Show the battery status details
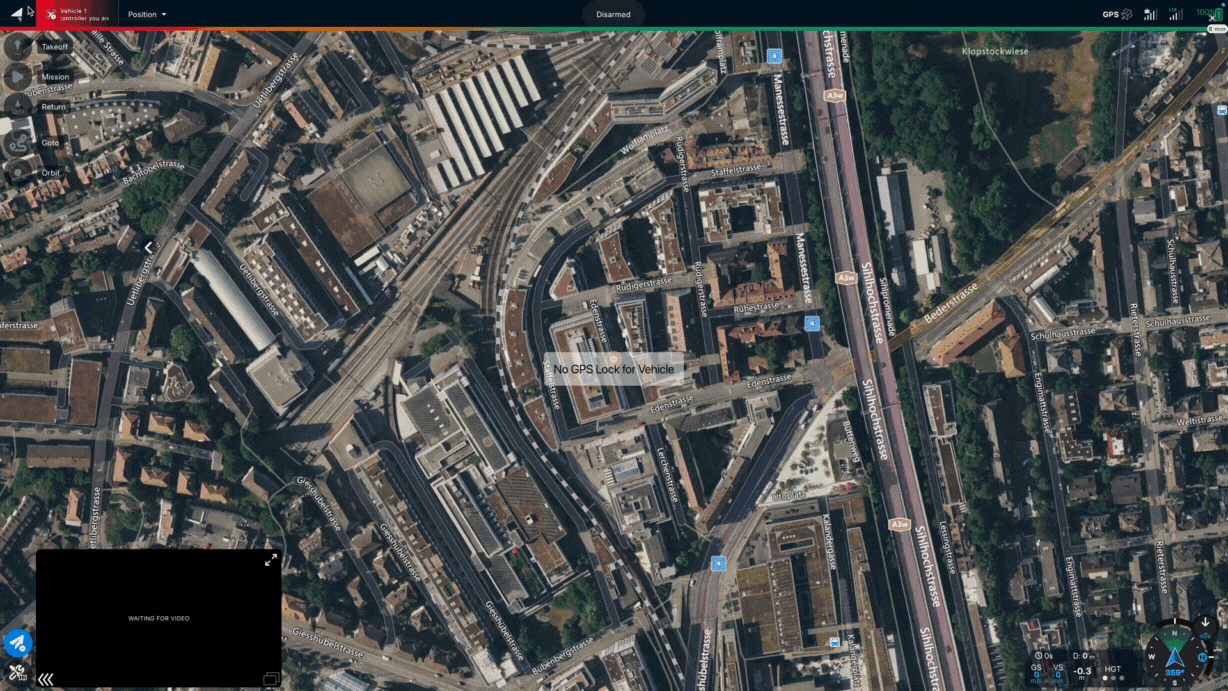This screenshot has height=691, width=1228. (1211, 14)
